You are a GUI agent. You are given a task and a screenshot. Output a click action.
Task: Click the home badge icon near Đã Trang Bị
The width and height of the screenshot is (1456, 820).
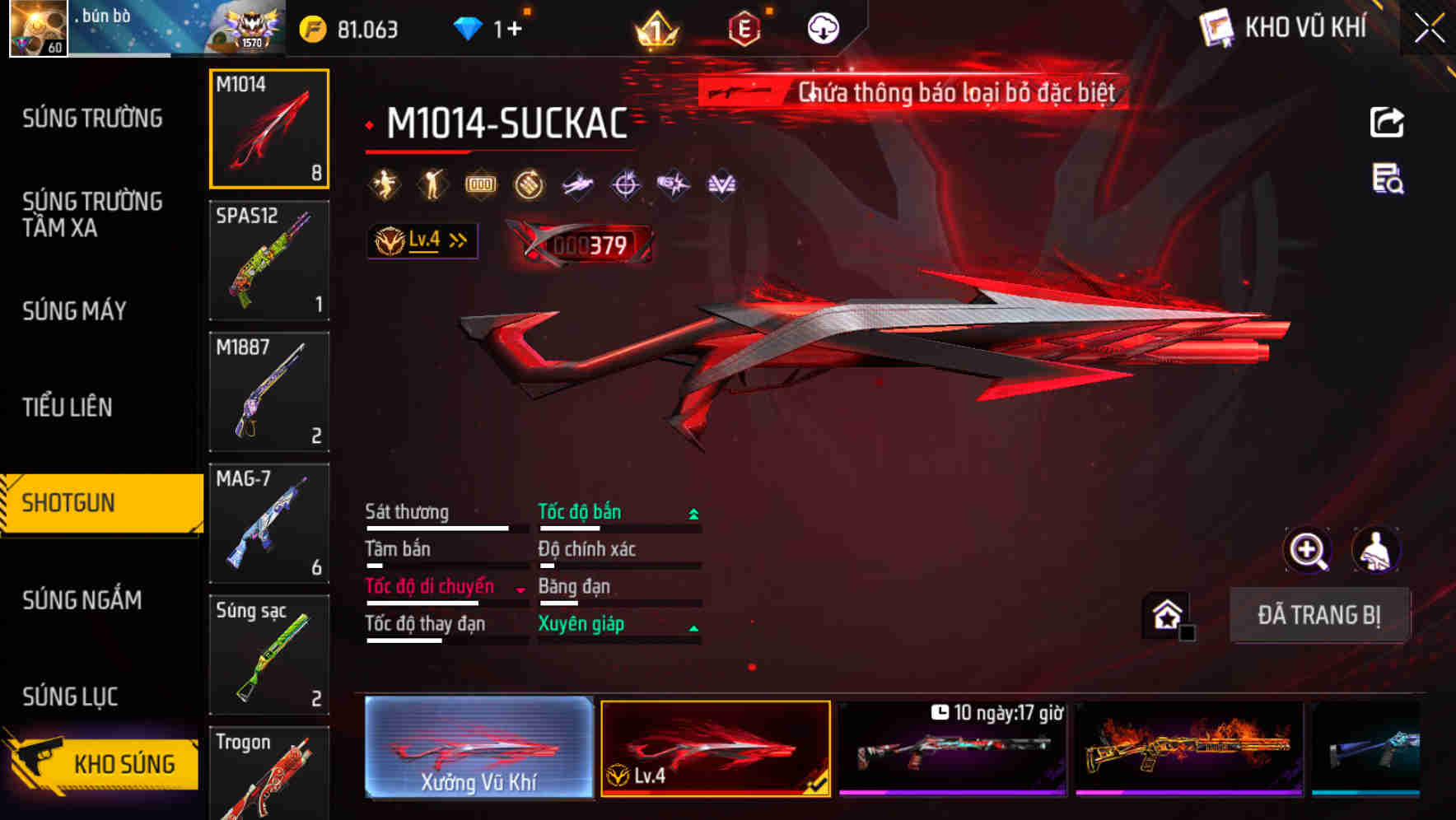(1166, 614)
